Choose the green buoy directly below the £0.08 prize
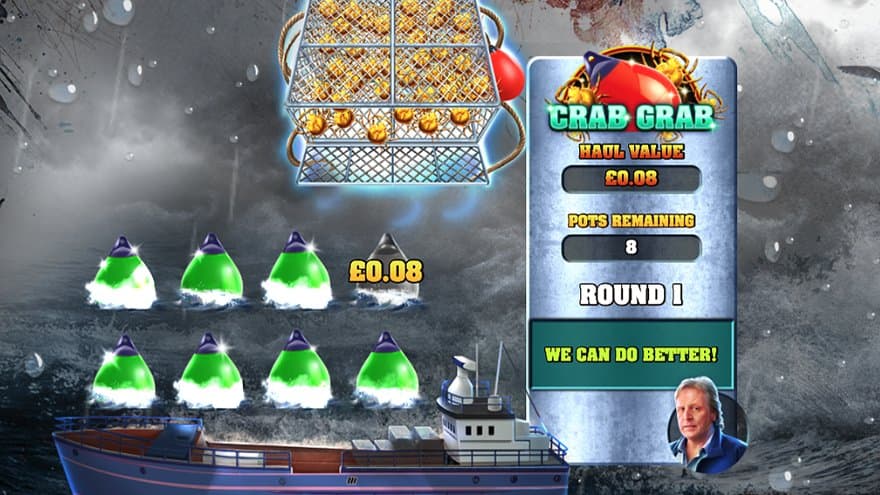This screenshot has height=495, width=880. (x=387, y=369)
